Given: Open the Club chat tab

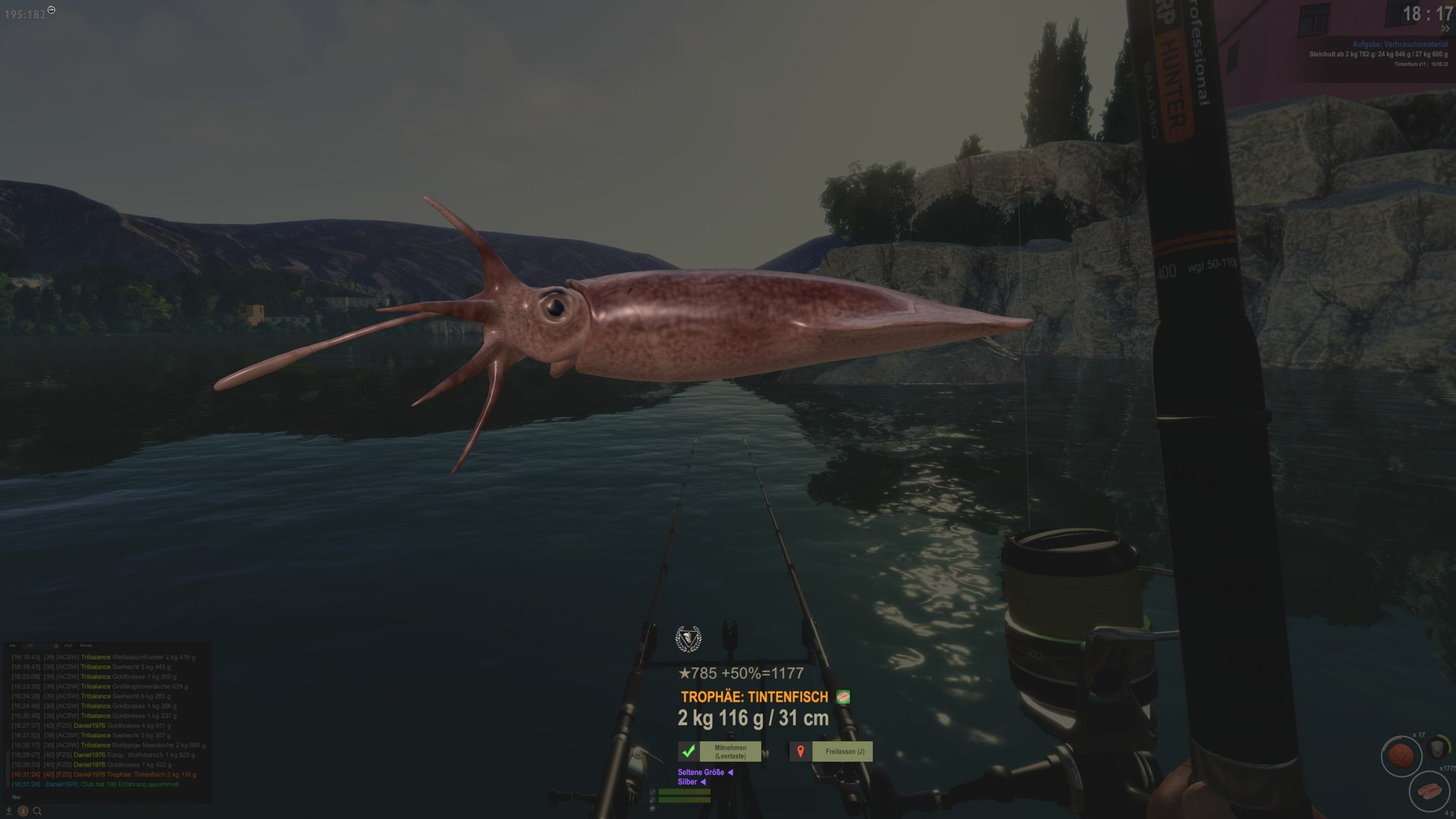Looking at the screenshot, I should click(x=68, y=645).
